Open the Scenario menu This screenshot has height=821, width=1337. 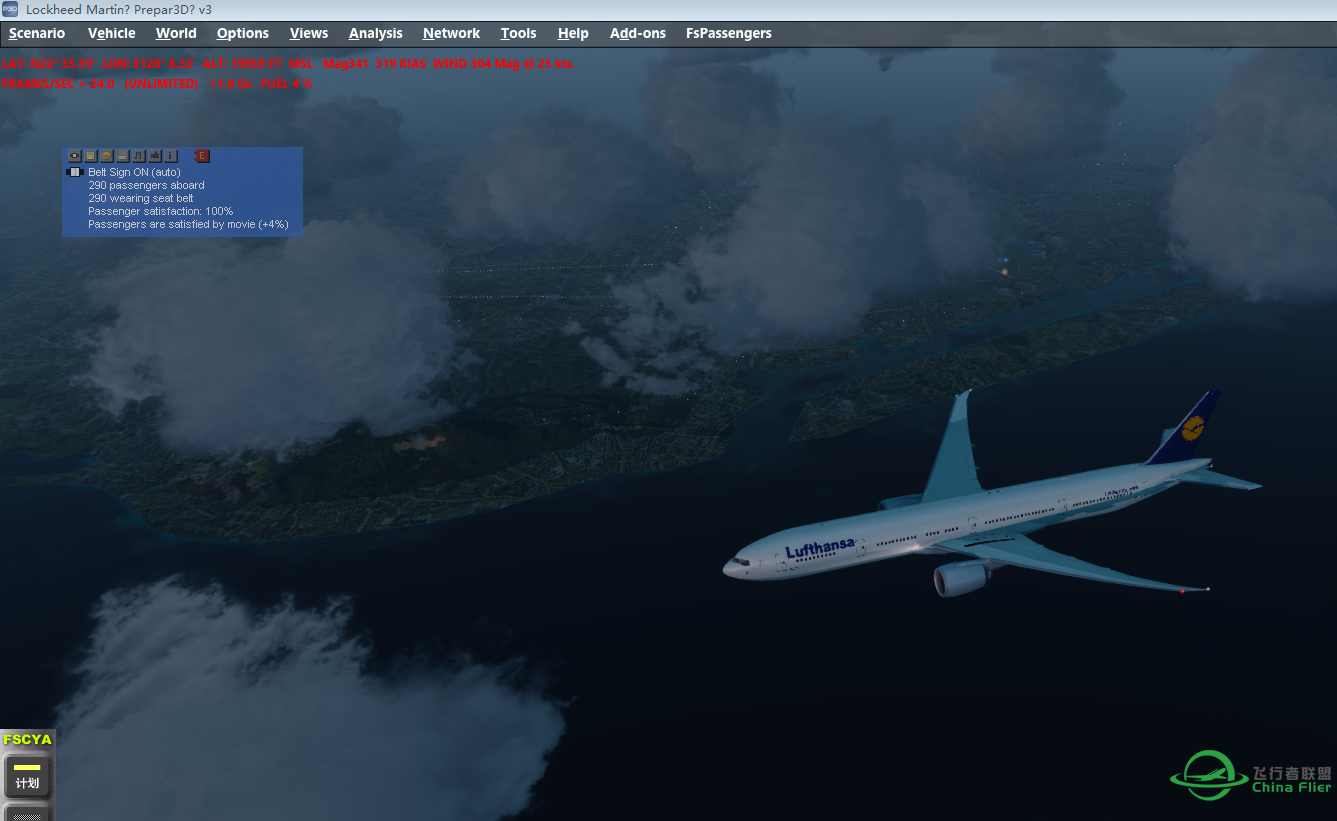point(37,33)
